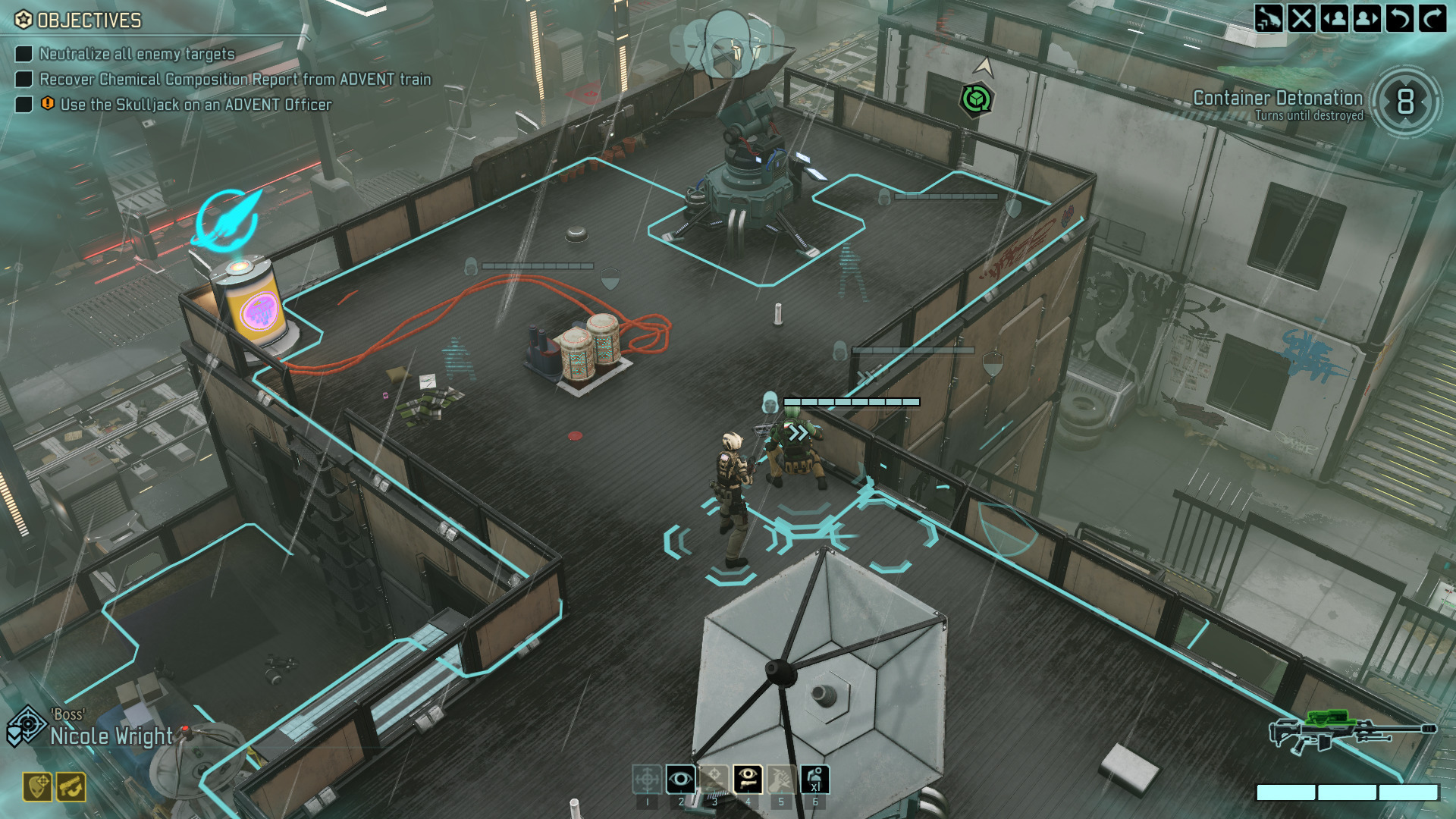Image resolution: width=1456 pixels, height=819 pixels.
Task: Rotate the camera counter-clockwise
Action: (x=1400, y=17)
